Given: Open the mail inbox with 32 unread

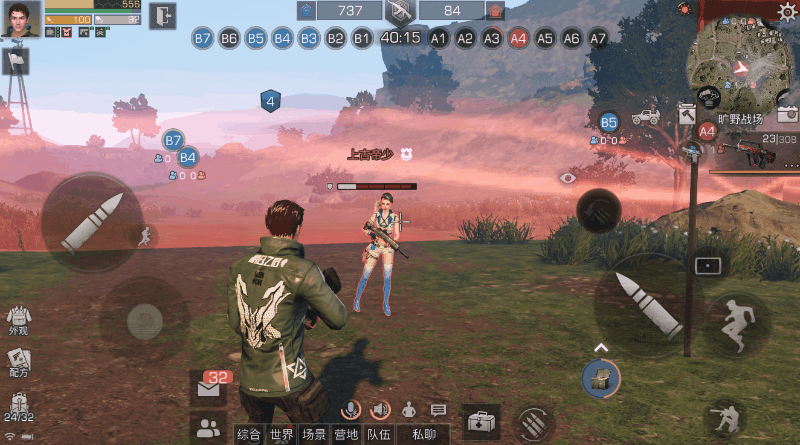Looking at the screenshot, I should tap(209, 389).
